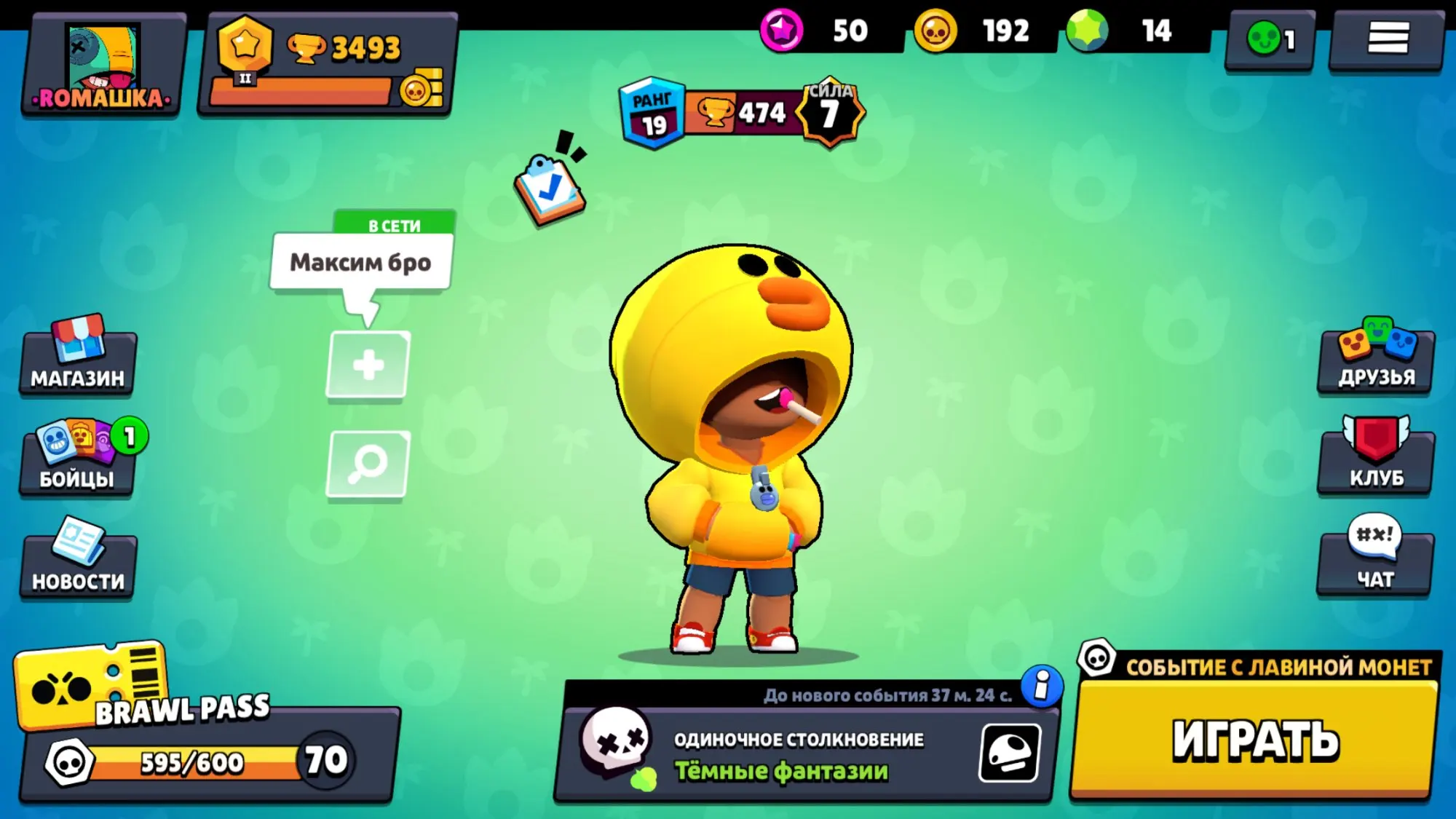Screen dimensions: 1456x819
Task: Search for a team with magnifier button
Action: coord(368,464)
